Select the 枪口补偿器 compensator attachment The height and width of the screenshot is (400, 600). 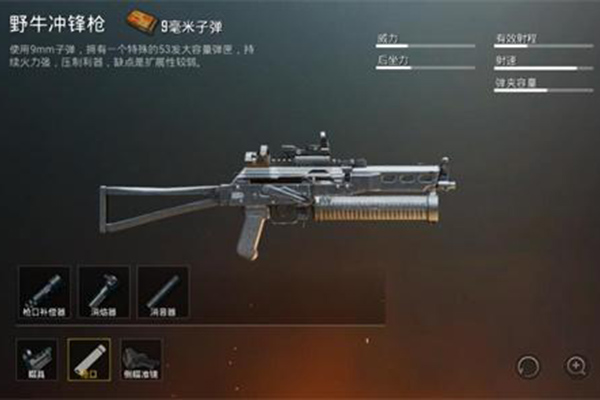pyautogui.click(x=44, y=291)
